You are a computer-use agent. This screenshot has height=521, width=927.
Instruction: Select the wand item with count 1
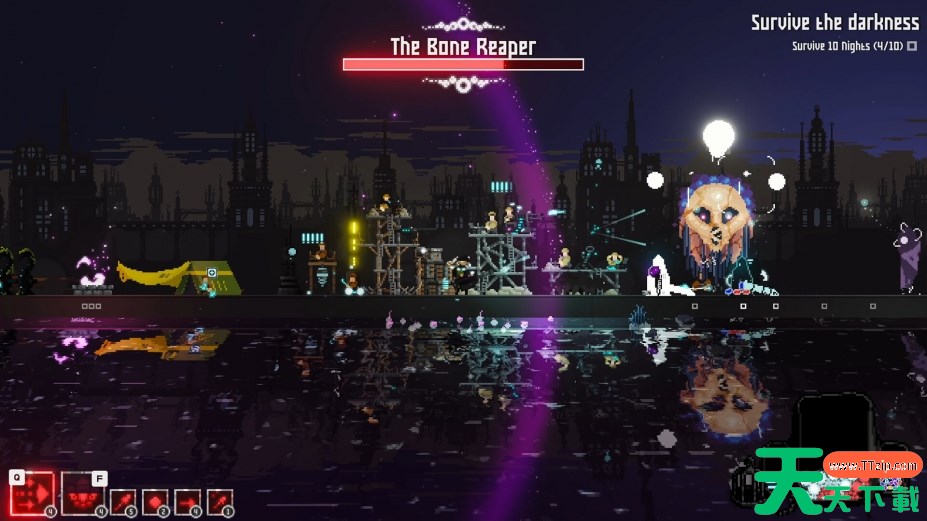(x=220, y=502)
